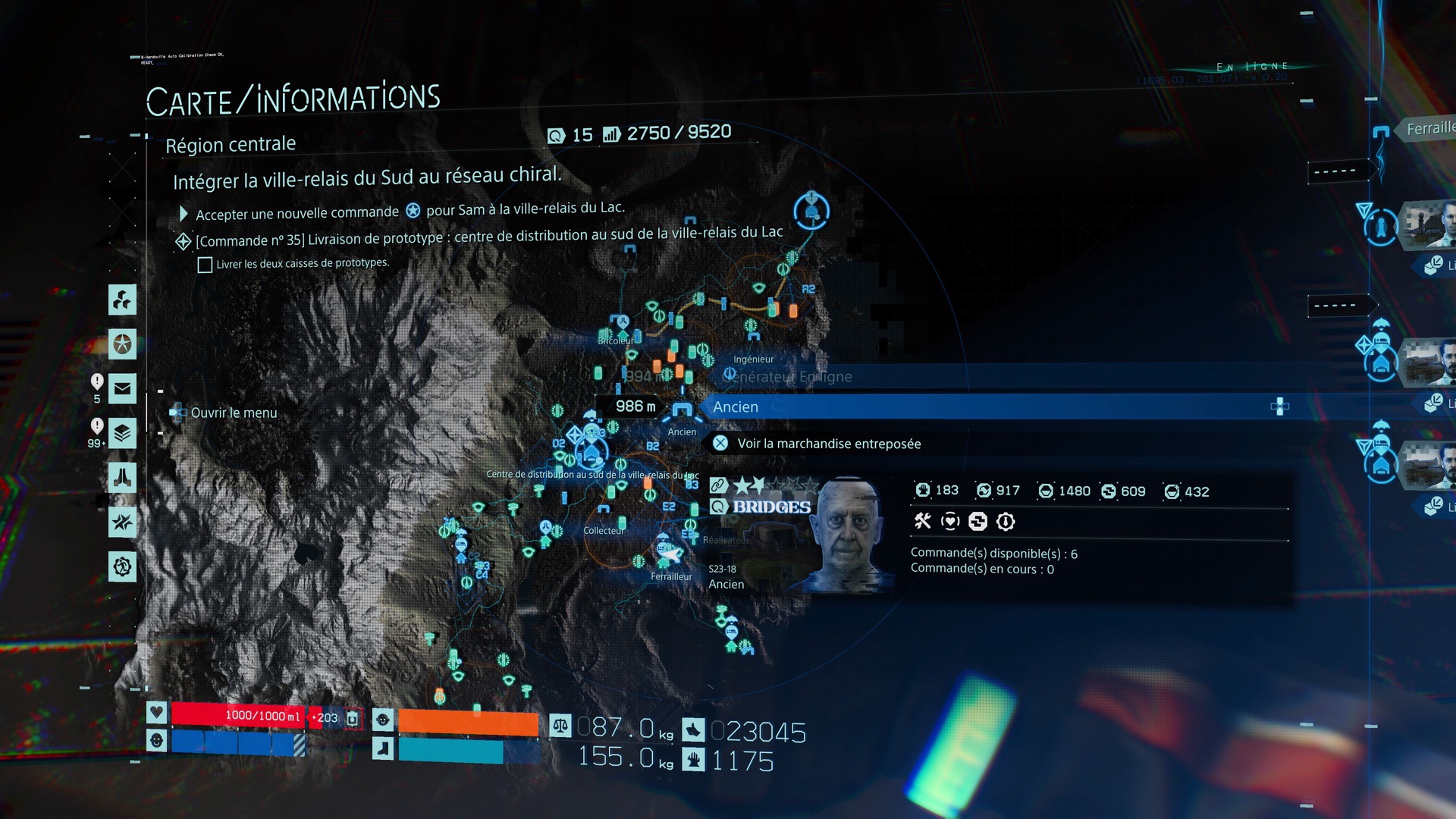
Task: Open the mail inbox icon
Action: coord(122,389)
